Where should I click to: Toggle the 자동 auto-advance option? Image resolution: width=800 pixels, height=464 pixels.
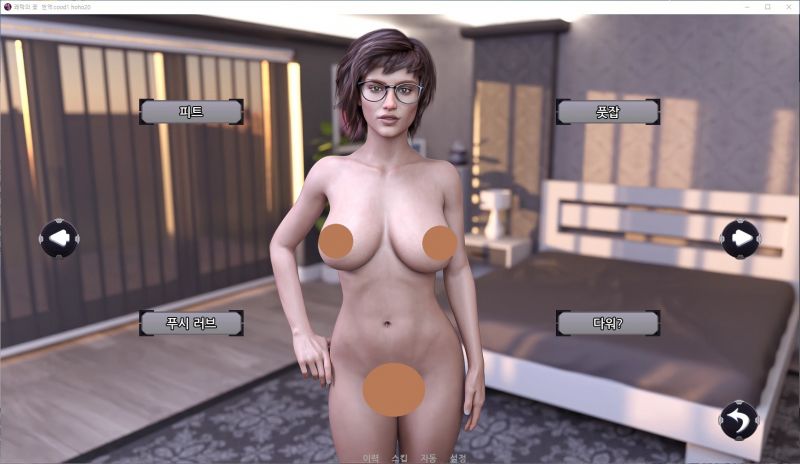click(x=429, y=458)
